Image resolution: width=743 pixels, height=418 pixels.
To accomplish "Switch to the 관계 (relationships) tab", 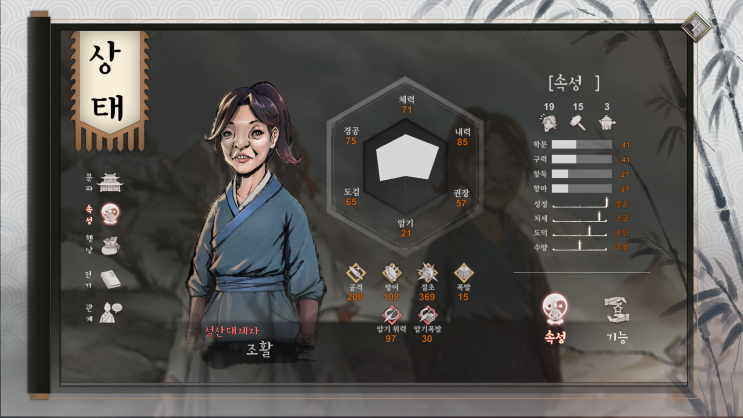I will (111, 311).
